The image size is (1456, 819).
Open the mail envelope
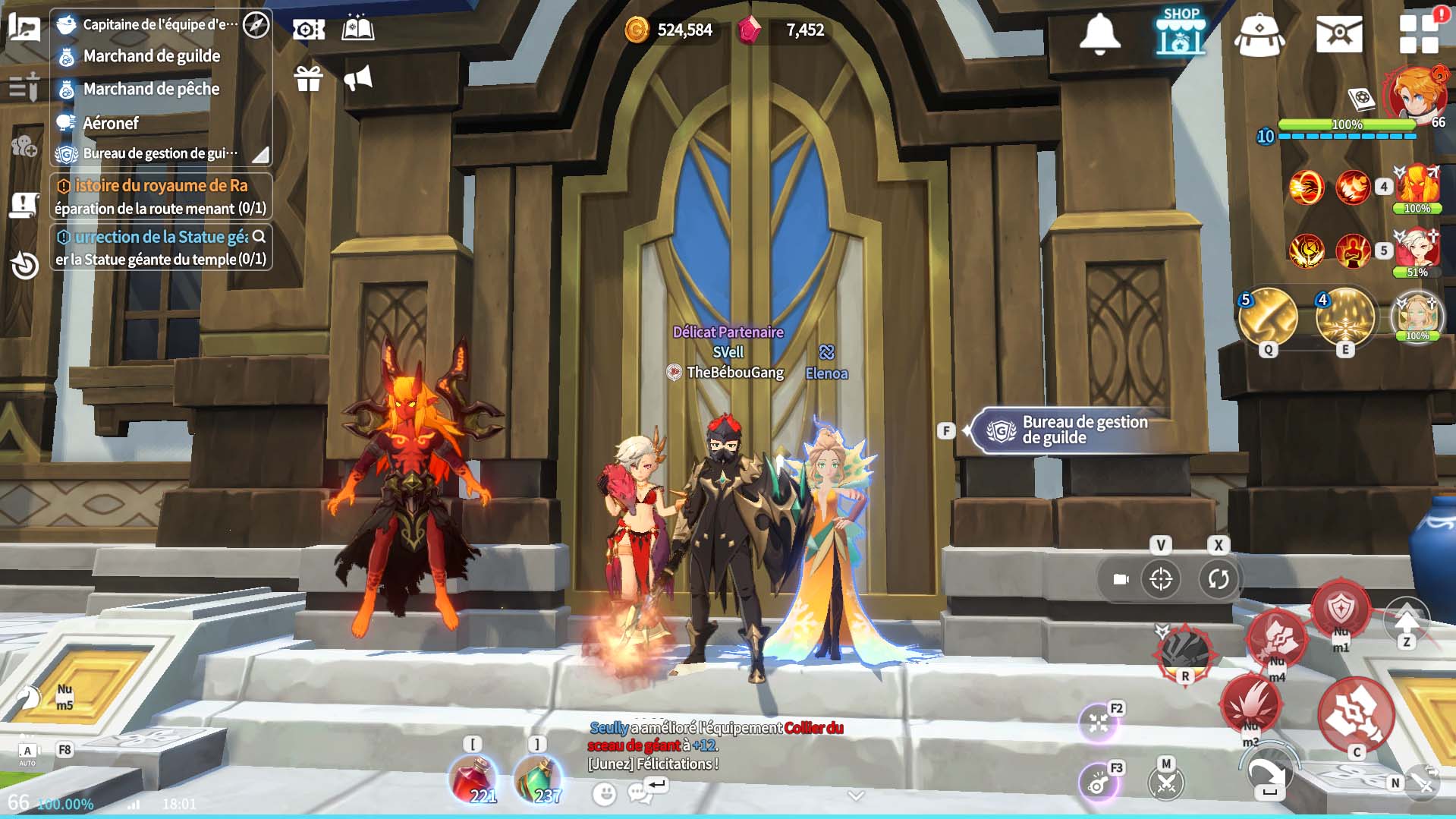[x=1339, y=34]
